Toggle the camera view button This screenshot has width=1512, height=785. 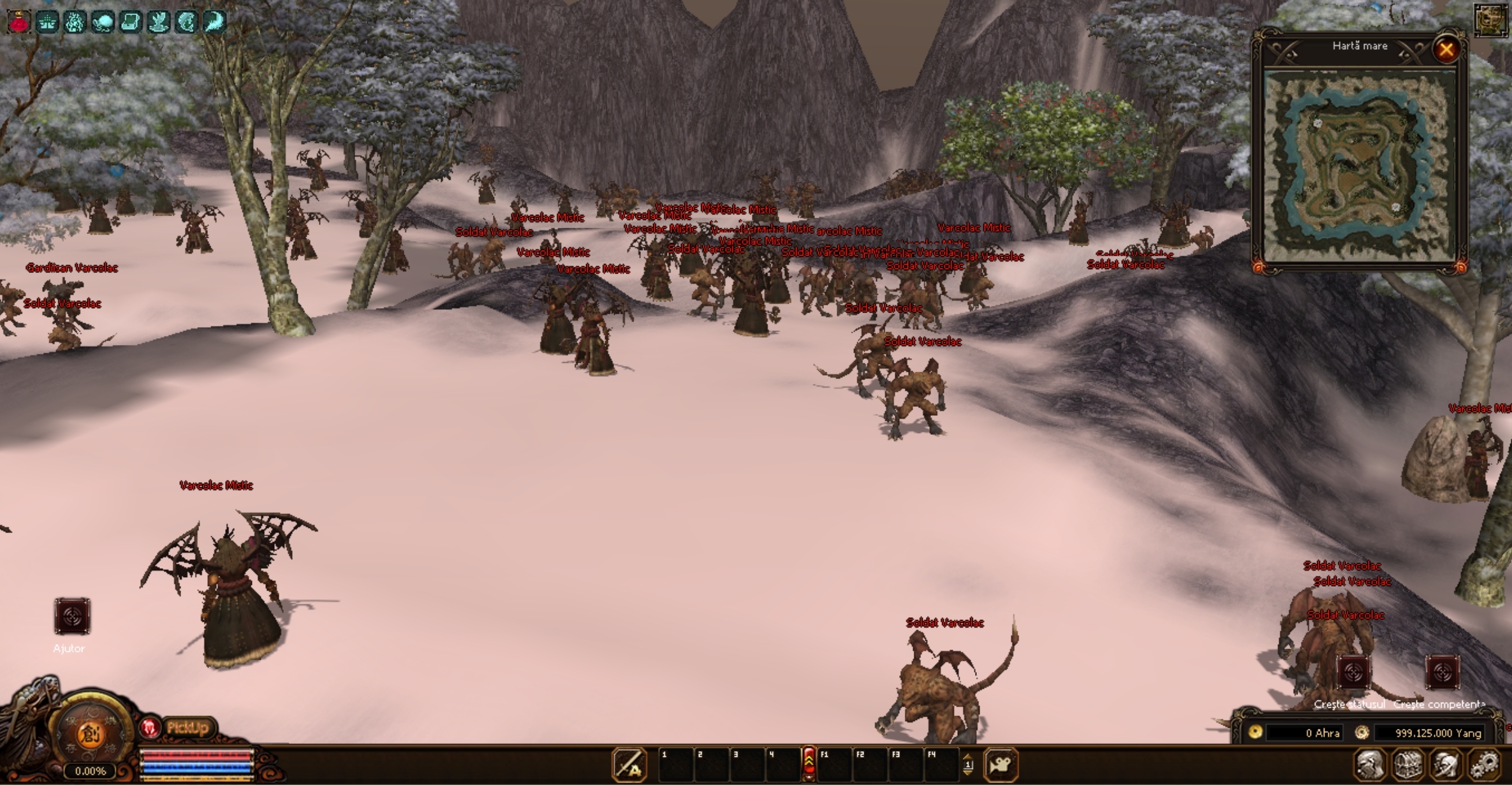1001,765
